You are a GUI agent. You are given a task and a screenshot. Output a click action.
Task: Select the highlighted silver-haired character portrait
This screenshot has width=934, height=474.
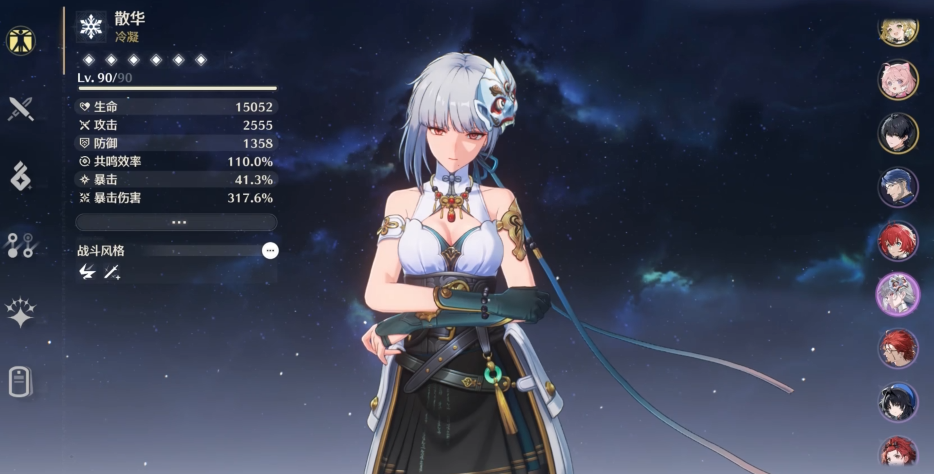coord(898,294)
